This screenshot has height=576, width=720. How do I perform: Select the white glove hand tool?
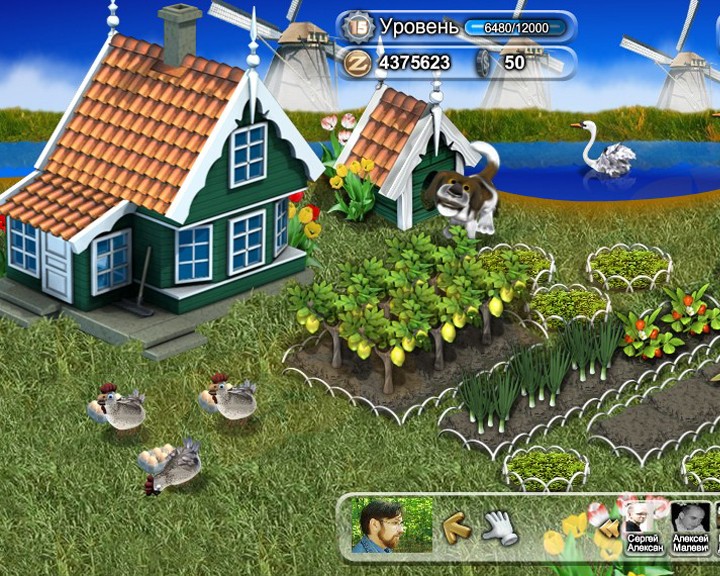(x=499, y=526)
